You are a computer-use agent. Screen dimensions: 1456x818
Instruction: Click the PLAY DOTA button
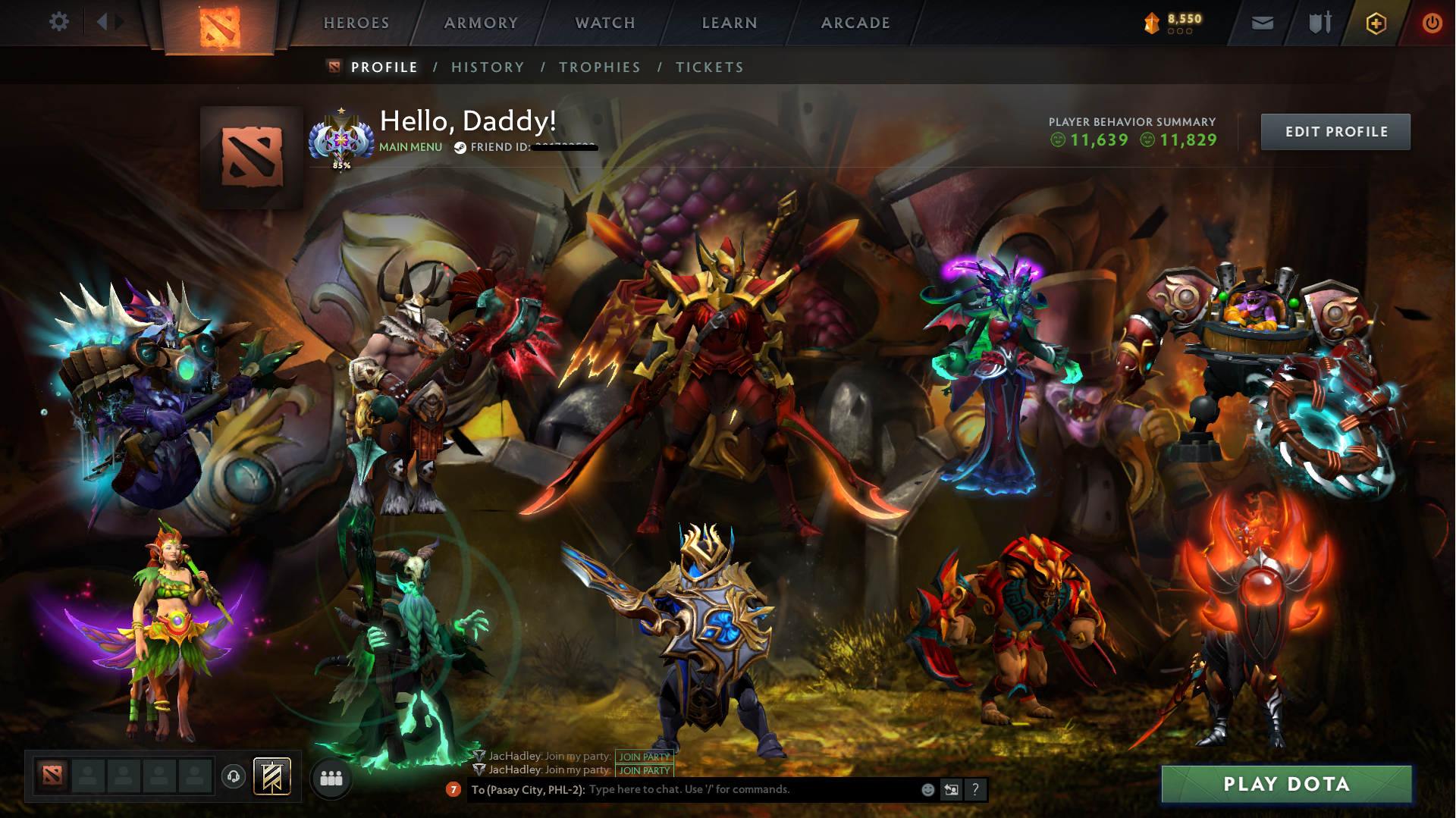tap(1287, 784)
